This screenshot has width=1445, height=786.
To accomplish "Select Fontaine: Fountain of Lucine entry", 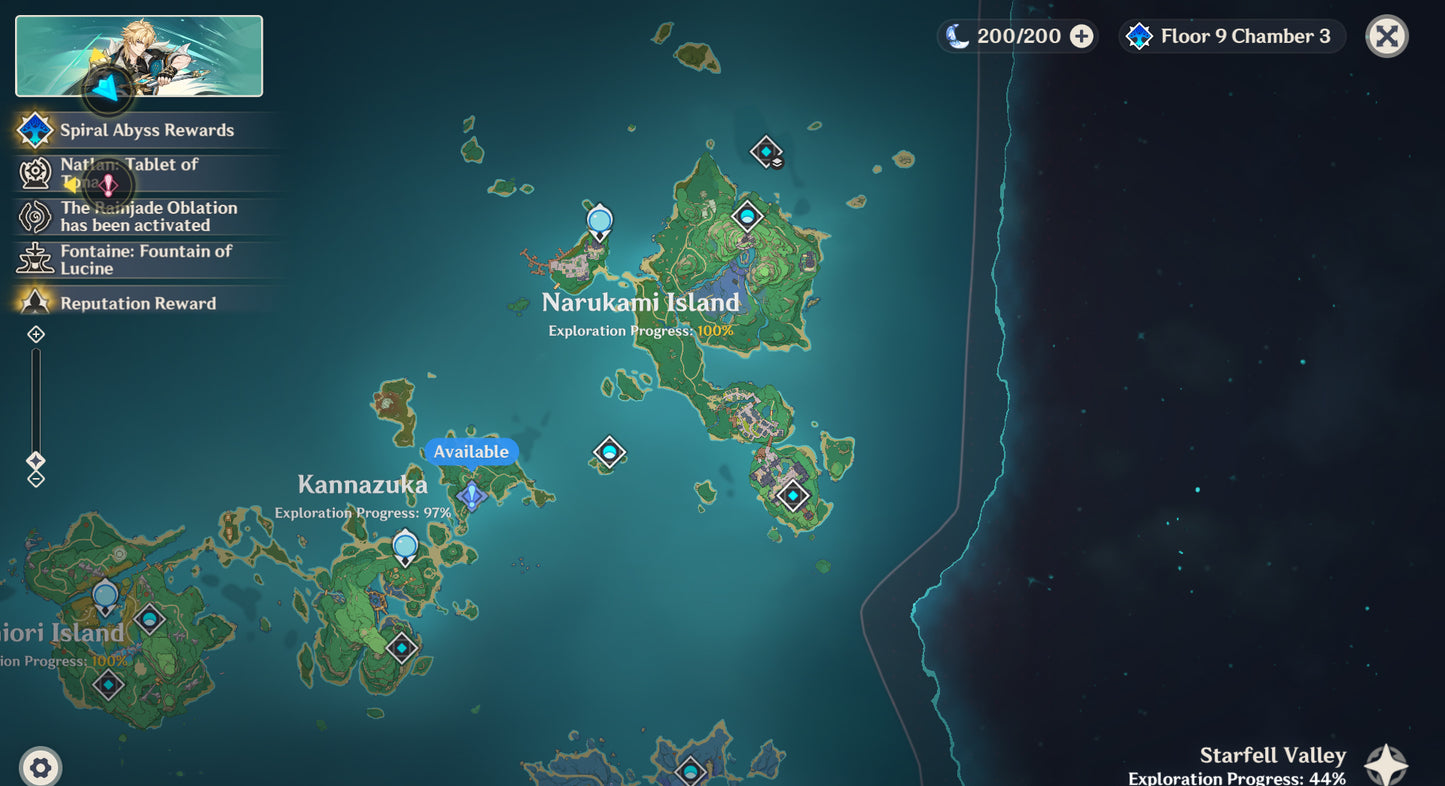I will click(x=145, y=260).
